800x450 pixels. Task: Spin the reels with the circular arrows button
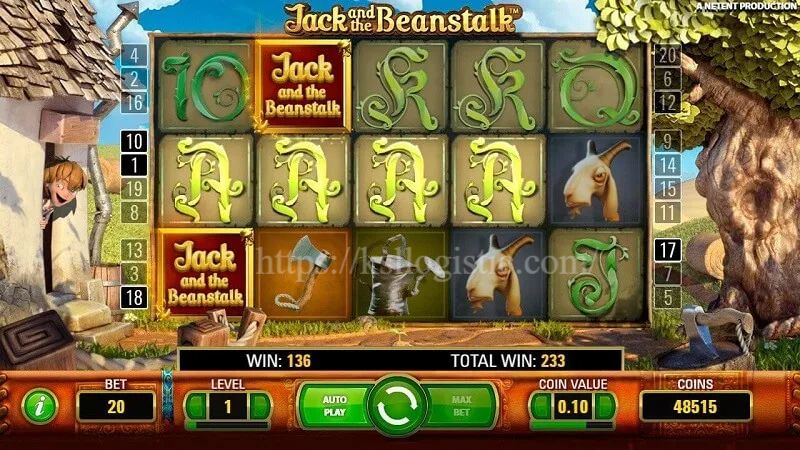pyautogui.click(x=397, y=406)
